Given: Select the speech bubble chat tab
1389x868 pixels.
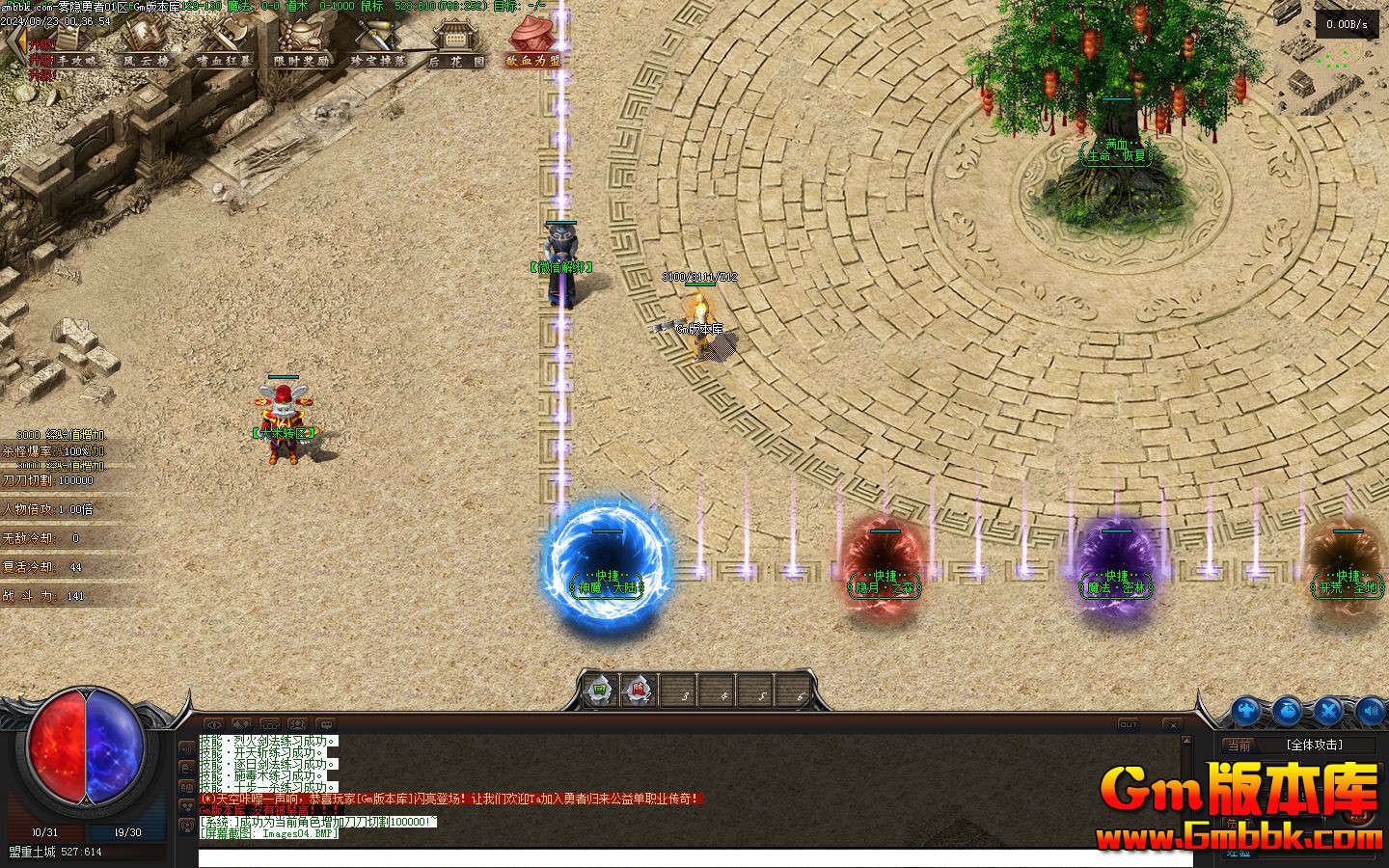Looking at the screenshot, I should click(x=326, y=724).
